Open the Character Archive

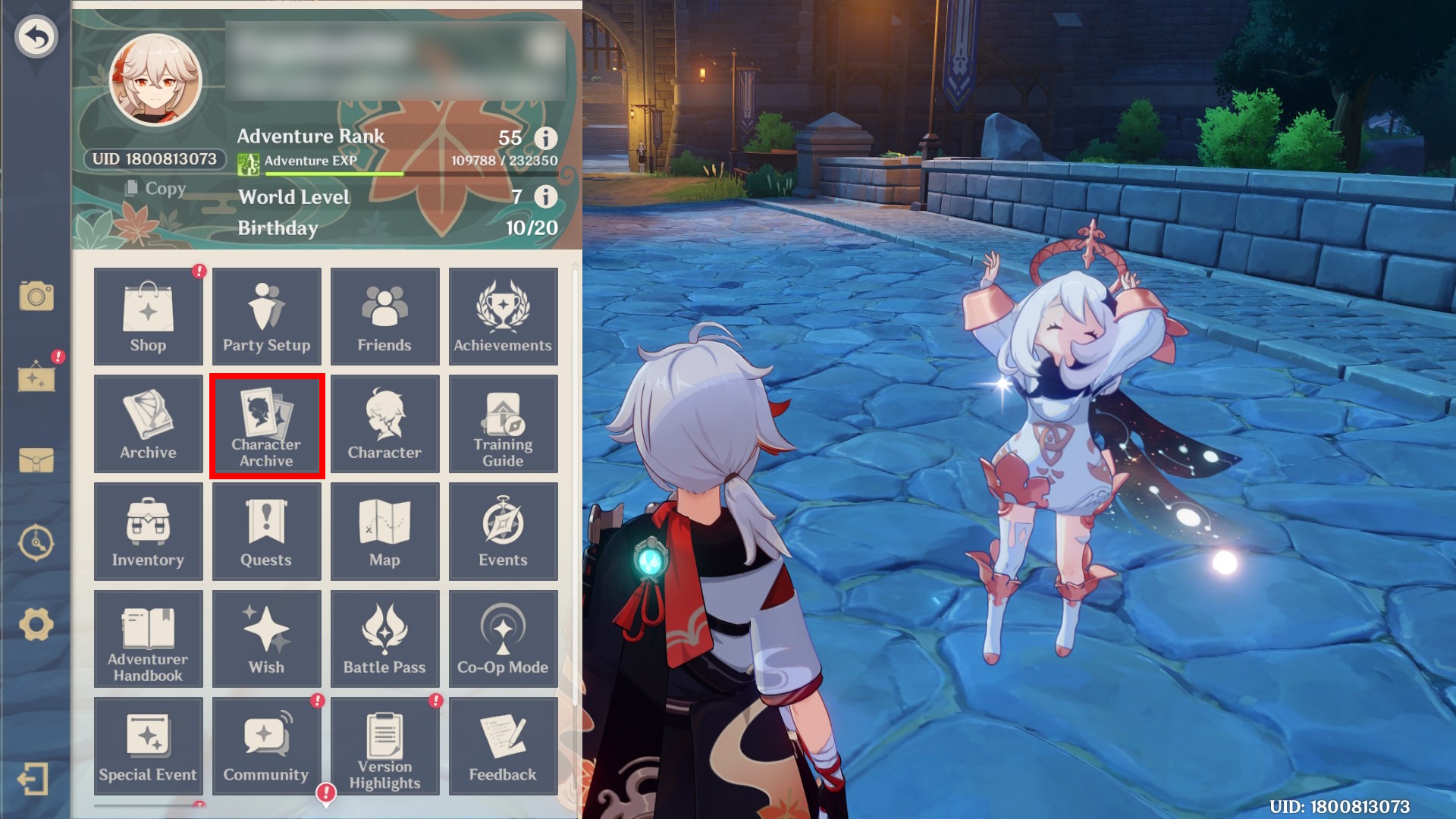point(266,425)
